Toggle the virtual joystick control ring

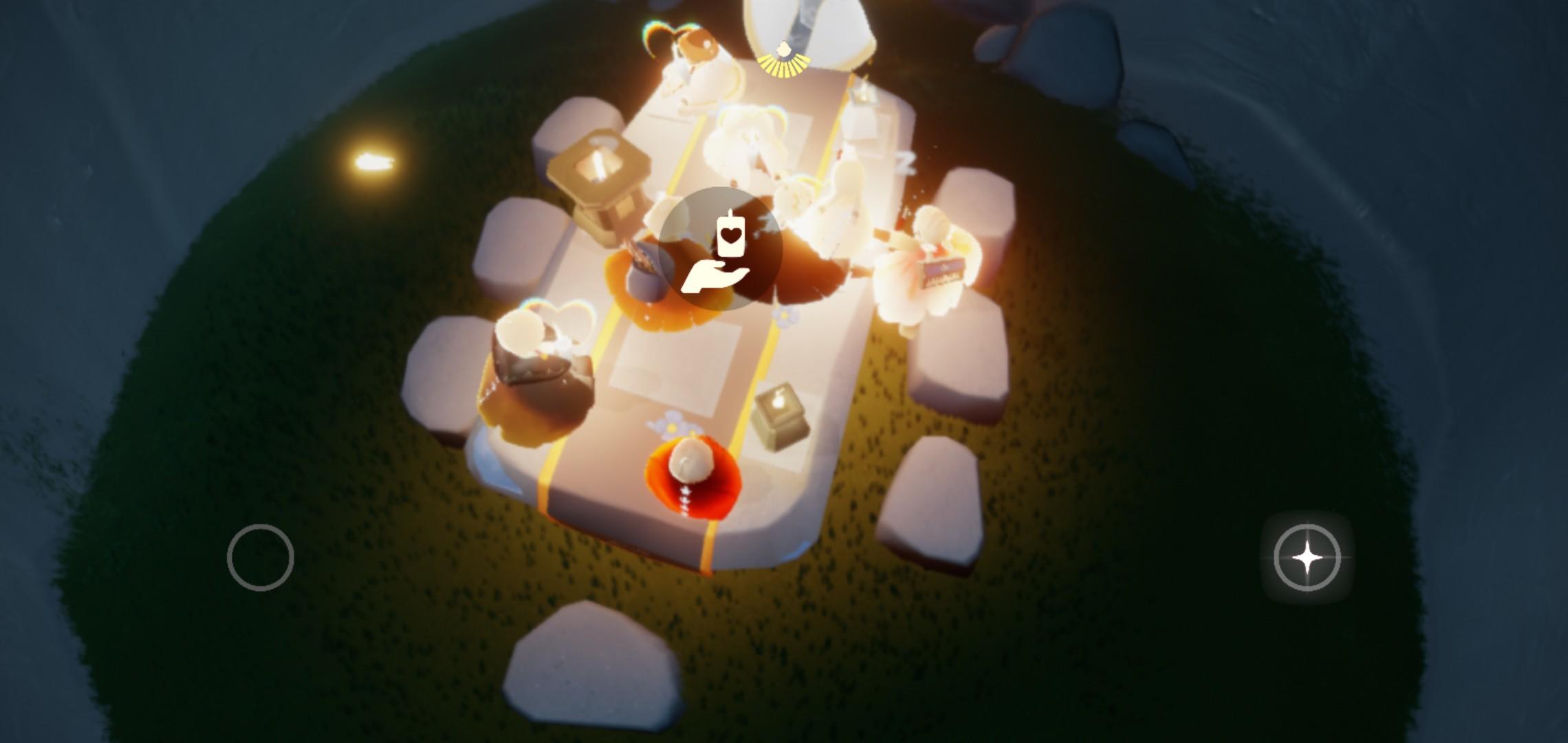pyautogui.click(x=261, y=556)
